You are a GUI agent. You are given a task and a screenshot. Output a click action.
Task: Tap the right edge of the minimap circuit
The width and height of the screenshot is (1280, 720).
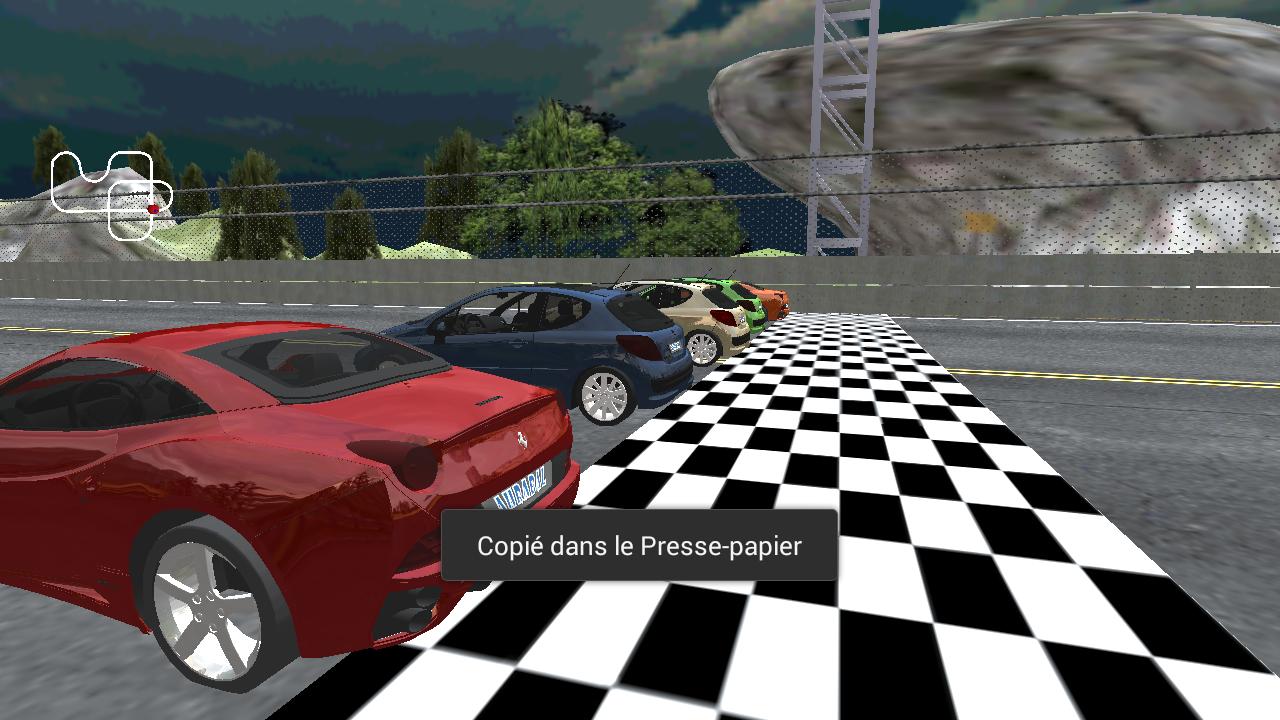171,198
